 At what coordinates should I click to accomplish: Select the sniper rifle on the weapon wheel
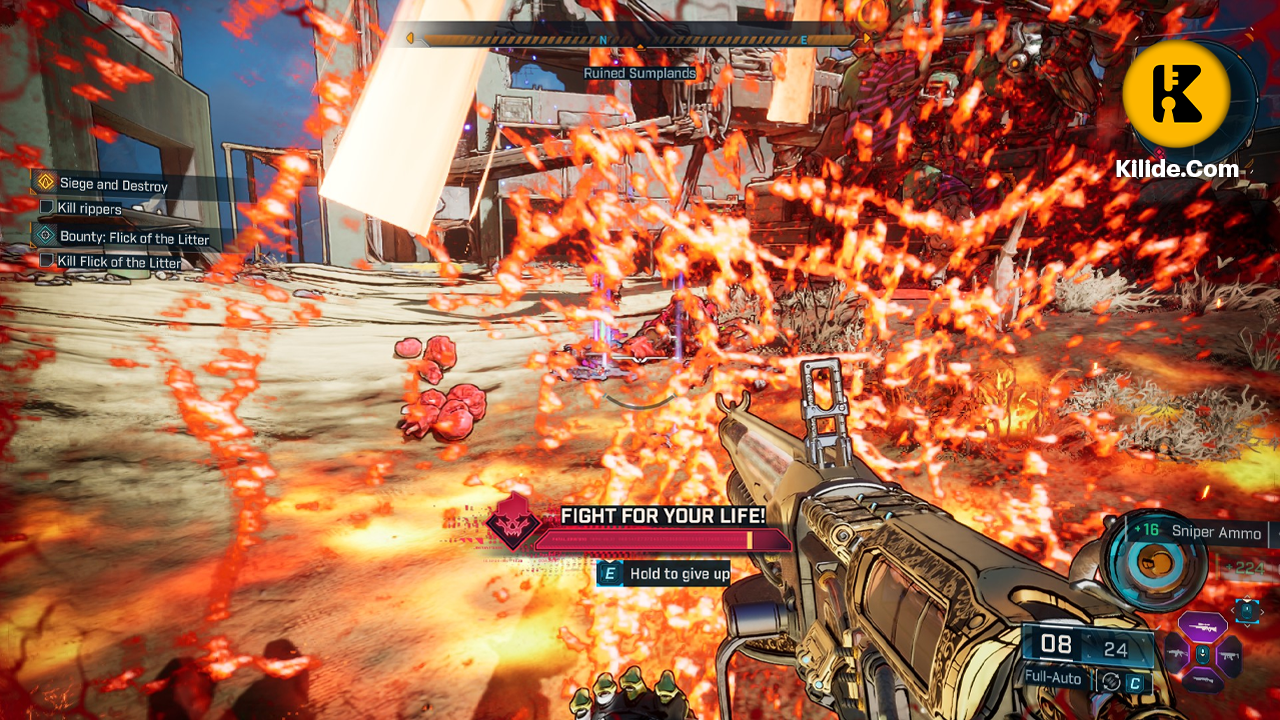point(1202,628)
